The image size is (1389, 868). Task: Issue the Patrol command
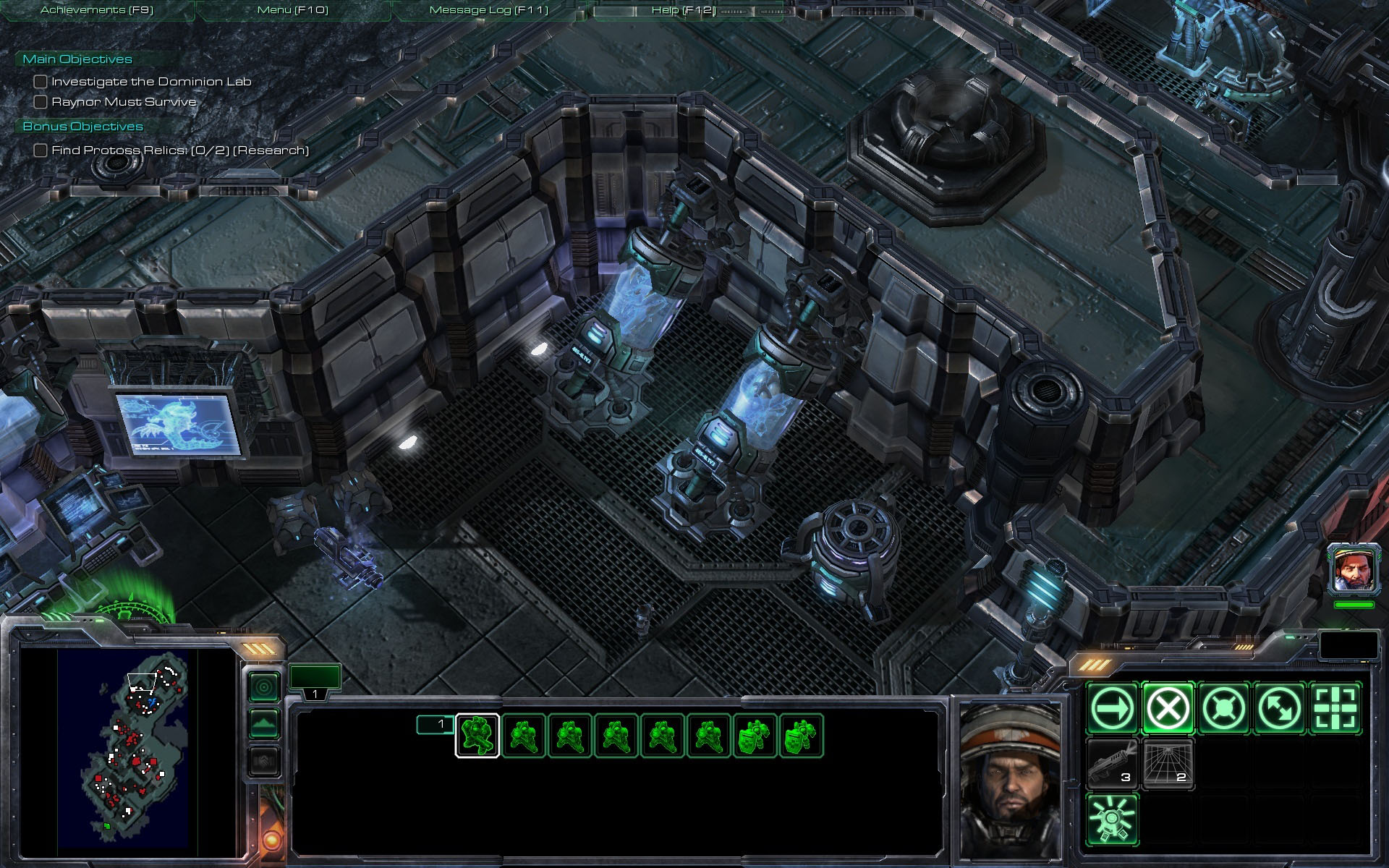(x=1279, y=708)
